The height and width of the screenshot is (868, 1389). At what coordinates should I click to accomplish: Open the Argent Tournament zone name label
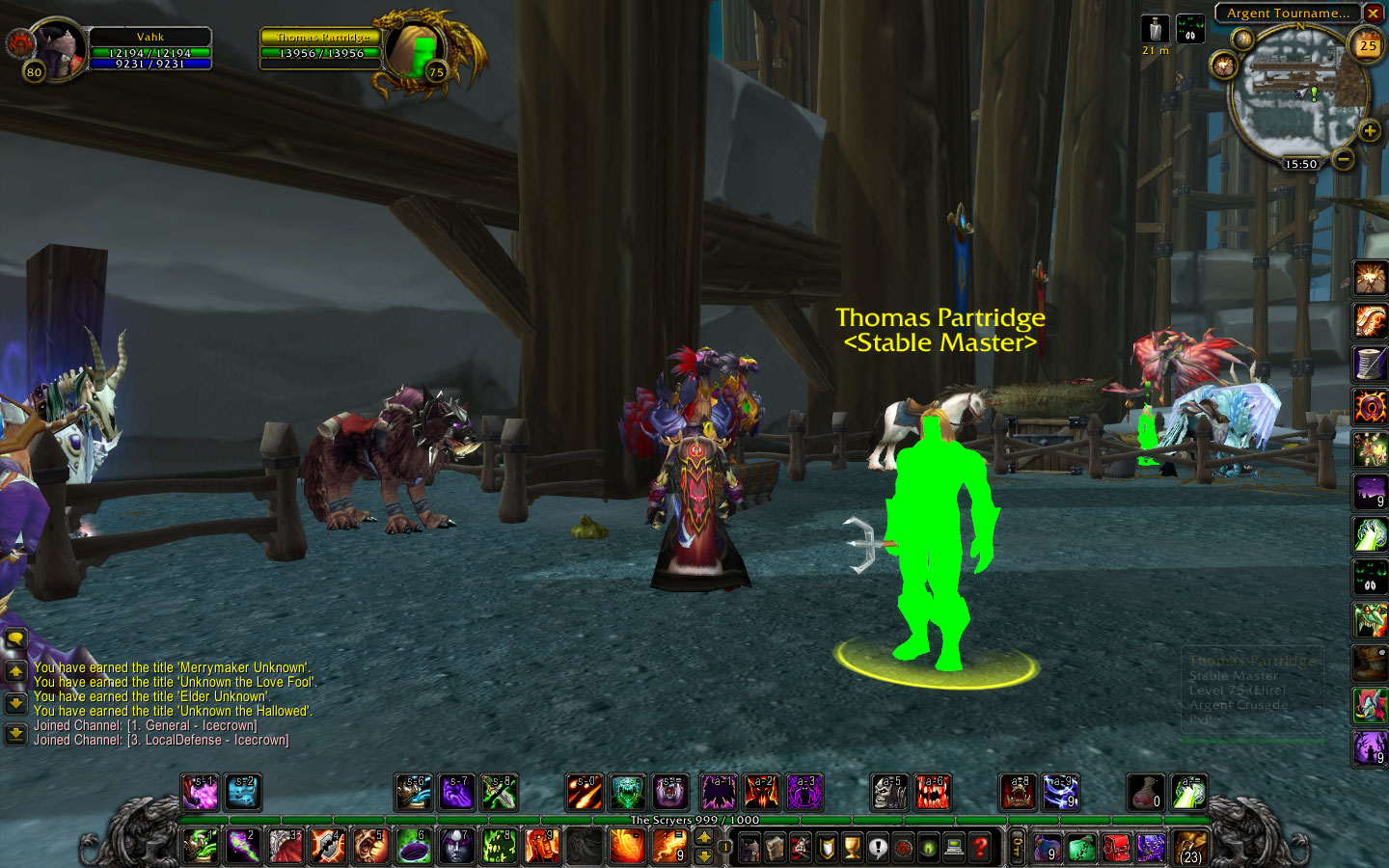click(1288, 14)
